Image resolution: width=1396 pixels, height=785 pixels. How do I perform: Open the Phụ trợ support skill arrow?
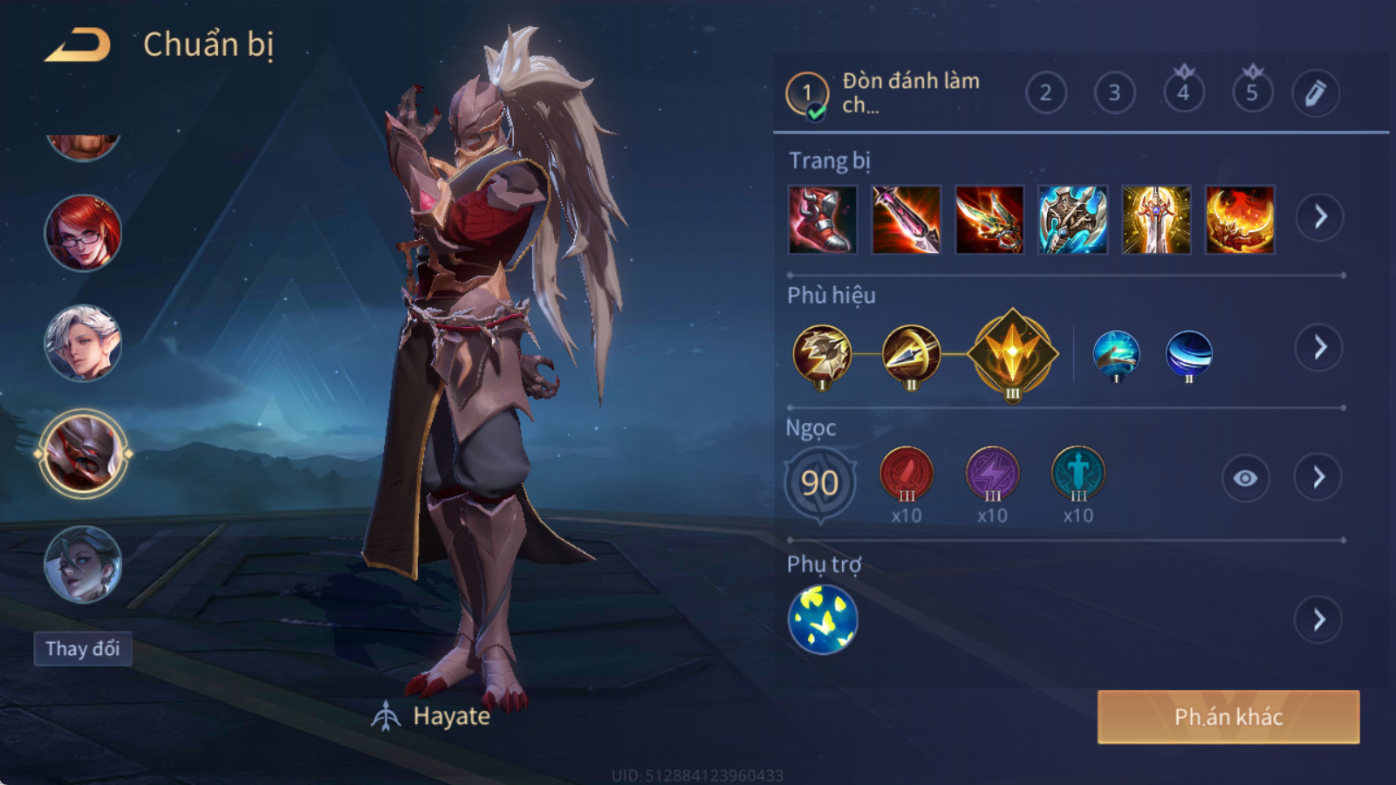[1319, 620]
